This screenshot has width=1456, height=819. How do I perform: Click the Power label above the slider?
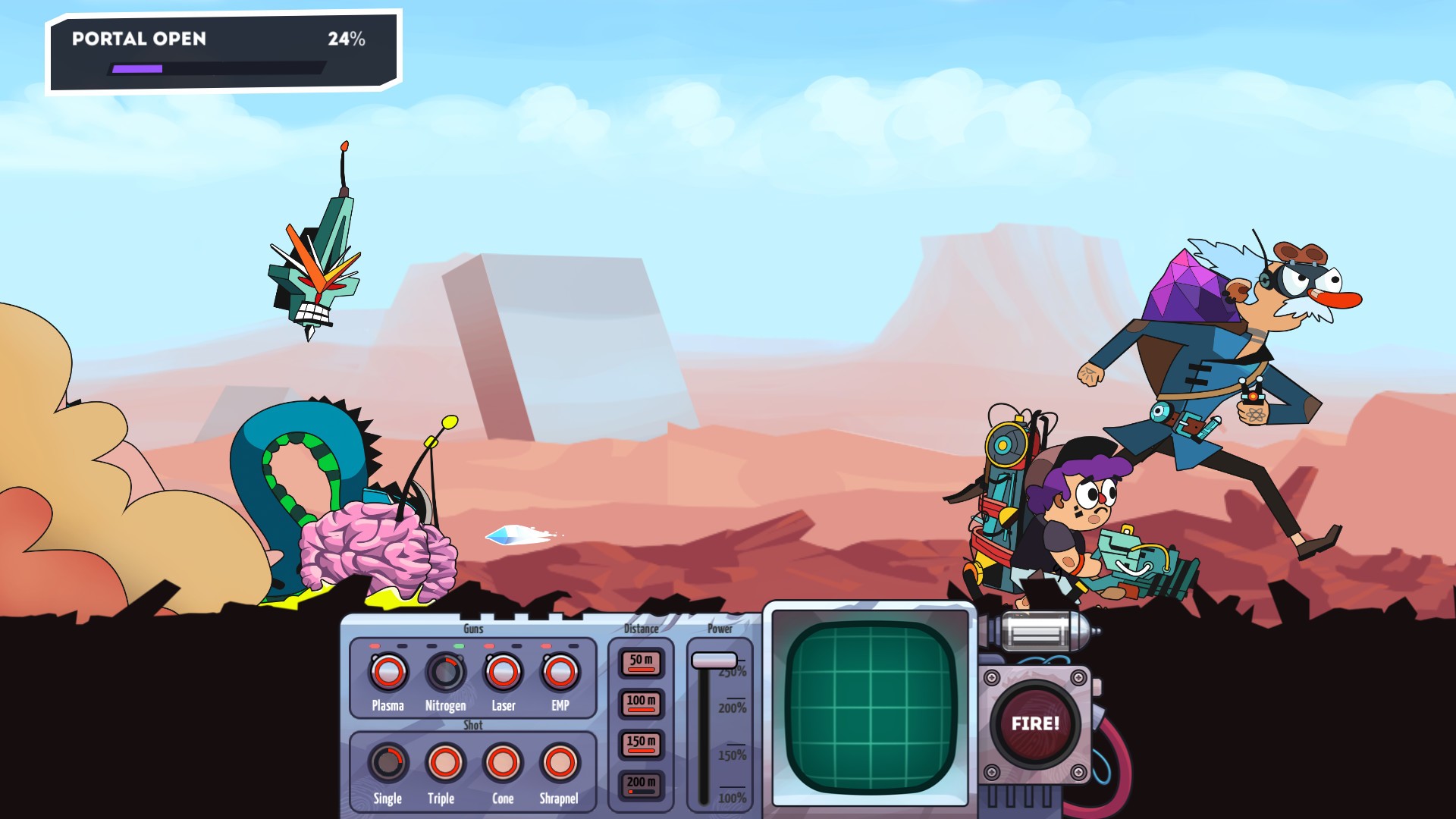pos(718,628)
